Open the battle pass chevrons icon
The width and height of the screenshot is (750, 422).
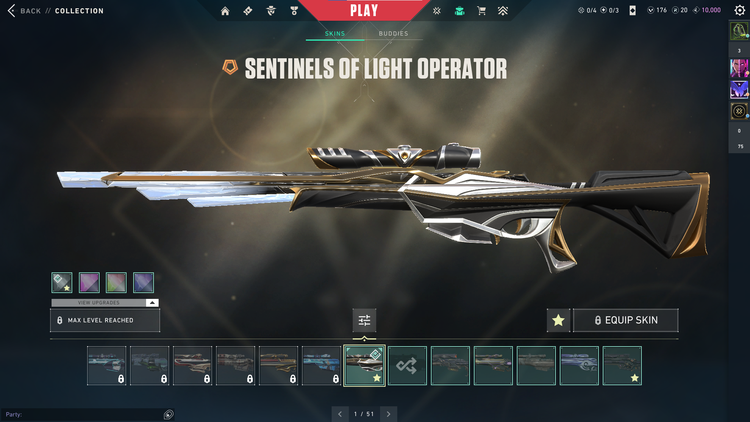pos(505,11)
